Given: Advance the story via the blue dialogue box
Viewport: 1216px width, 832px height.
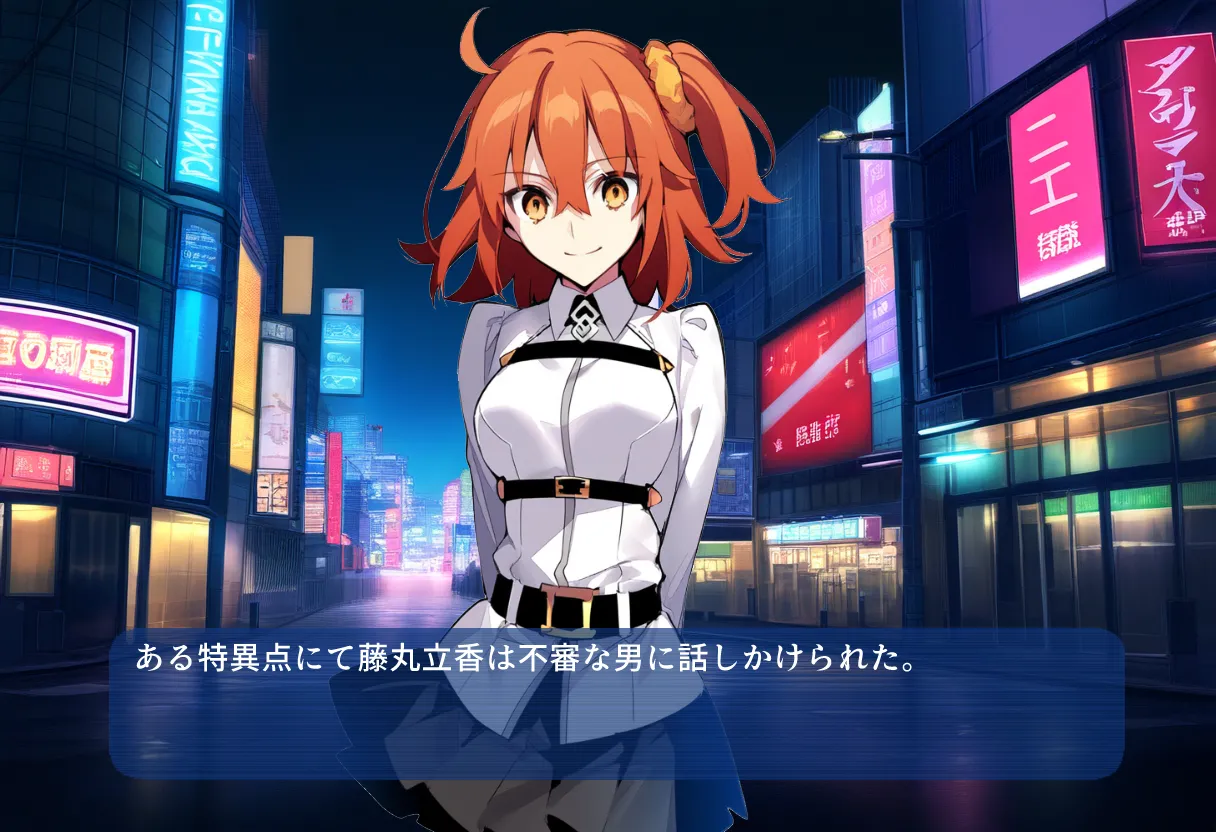Looking at the screenshot, I should click(616, 703).
